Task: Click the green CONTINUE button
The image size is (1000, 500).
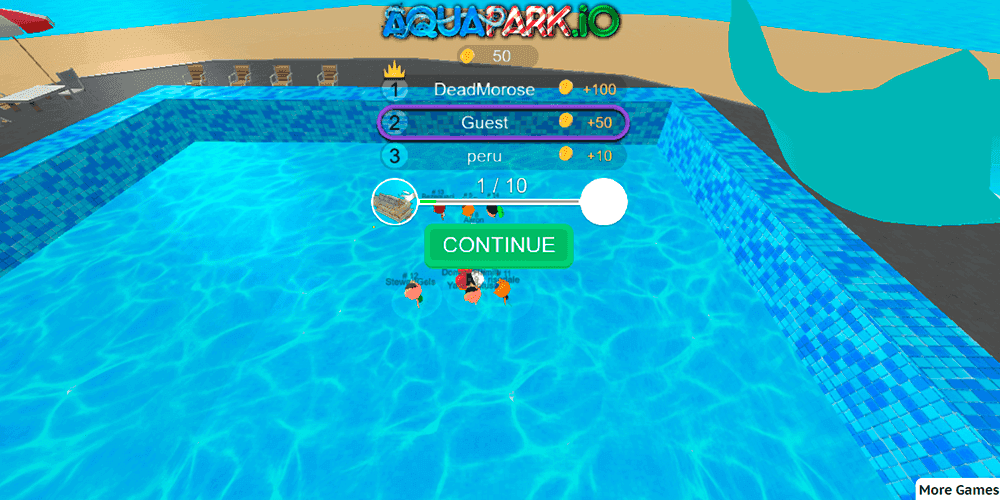Action: [498, 246]
